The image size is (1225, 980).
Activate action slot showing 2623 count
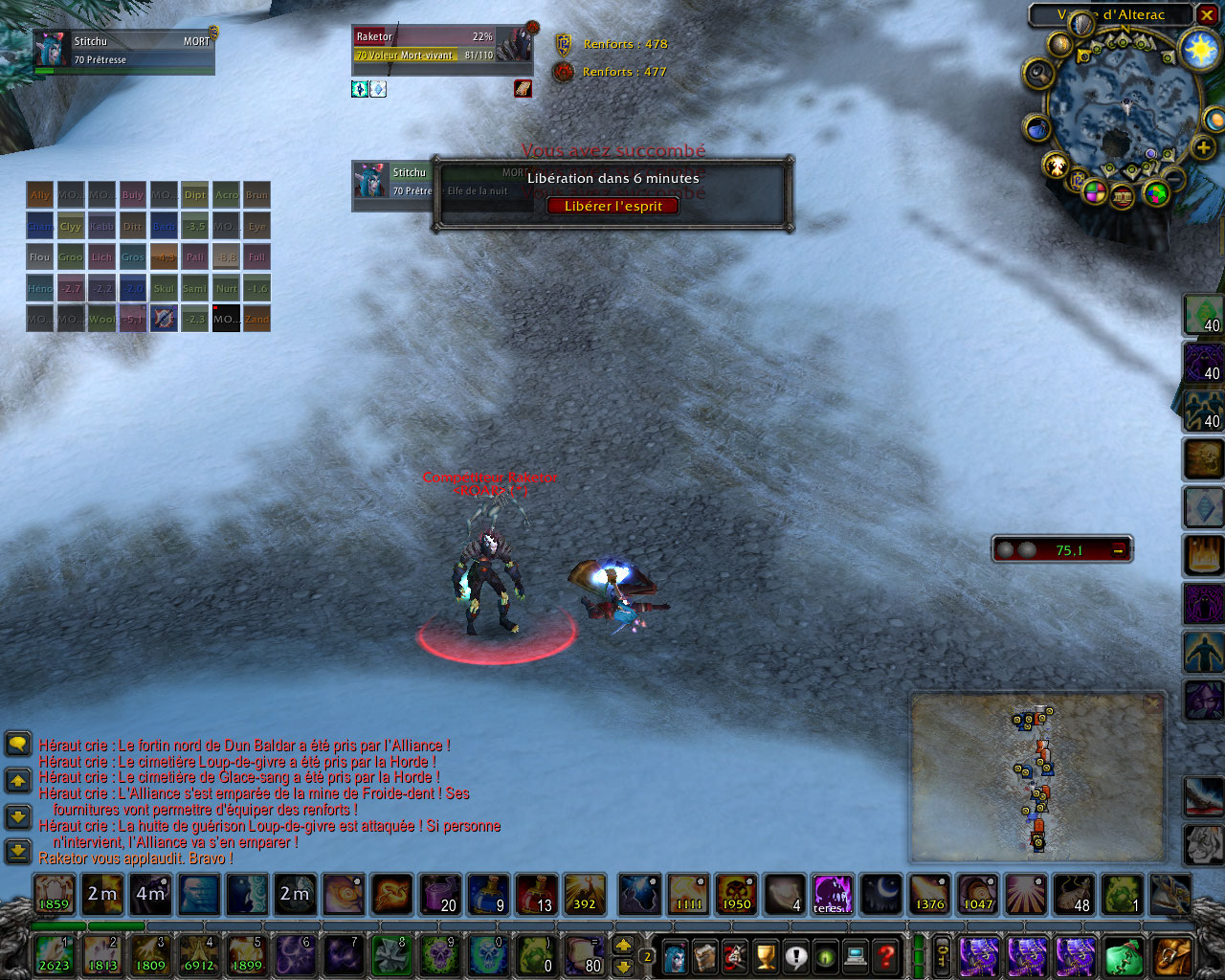pos(54,954)
